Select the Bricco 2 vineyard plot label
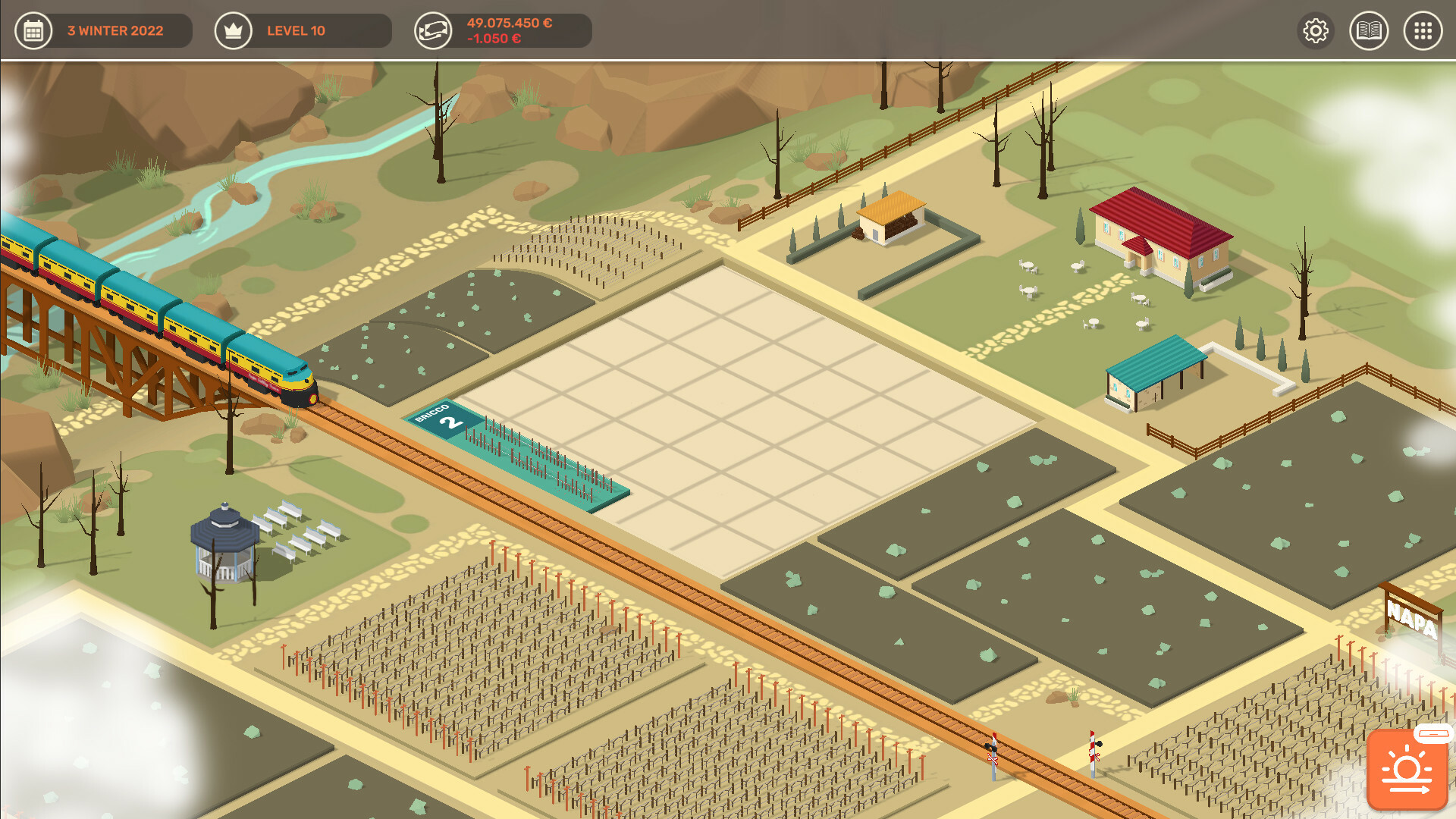 [444, 418]
